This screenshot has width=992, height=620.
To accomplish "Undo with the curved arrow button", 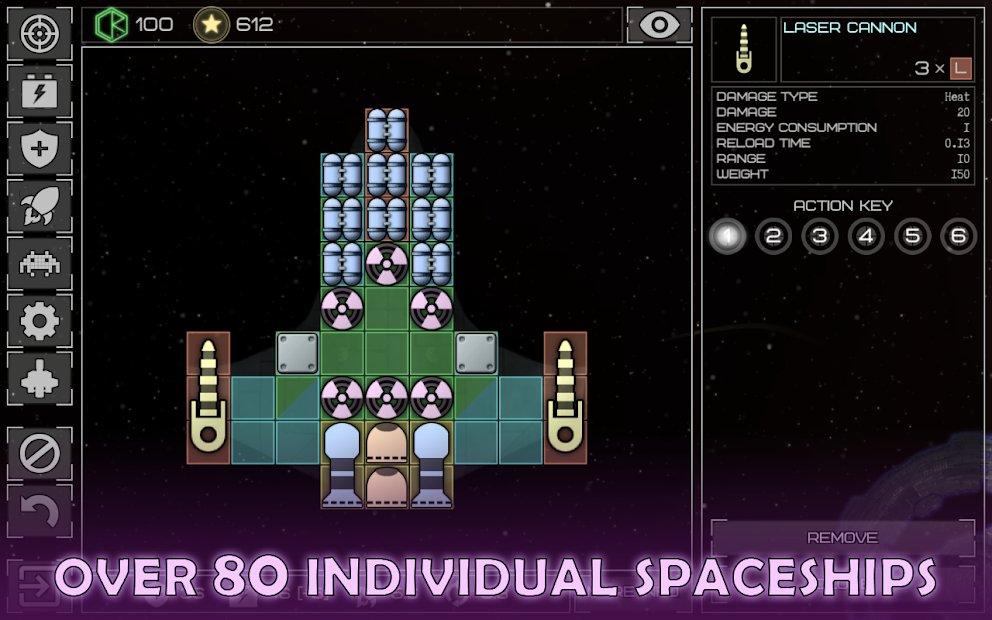I will pyautogui.click(x=40, y=511).
